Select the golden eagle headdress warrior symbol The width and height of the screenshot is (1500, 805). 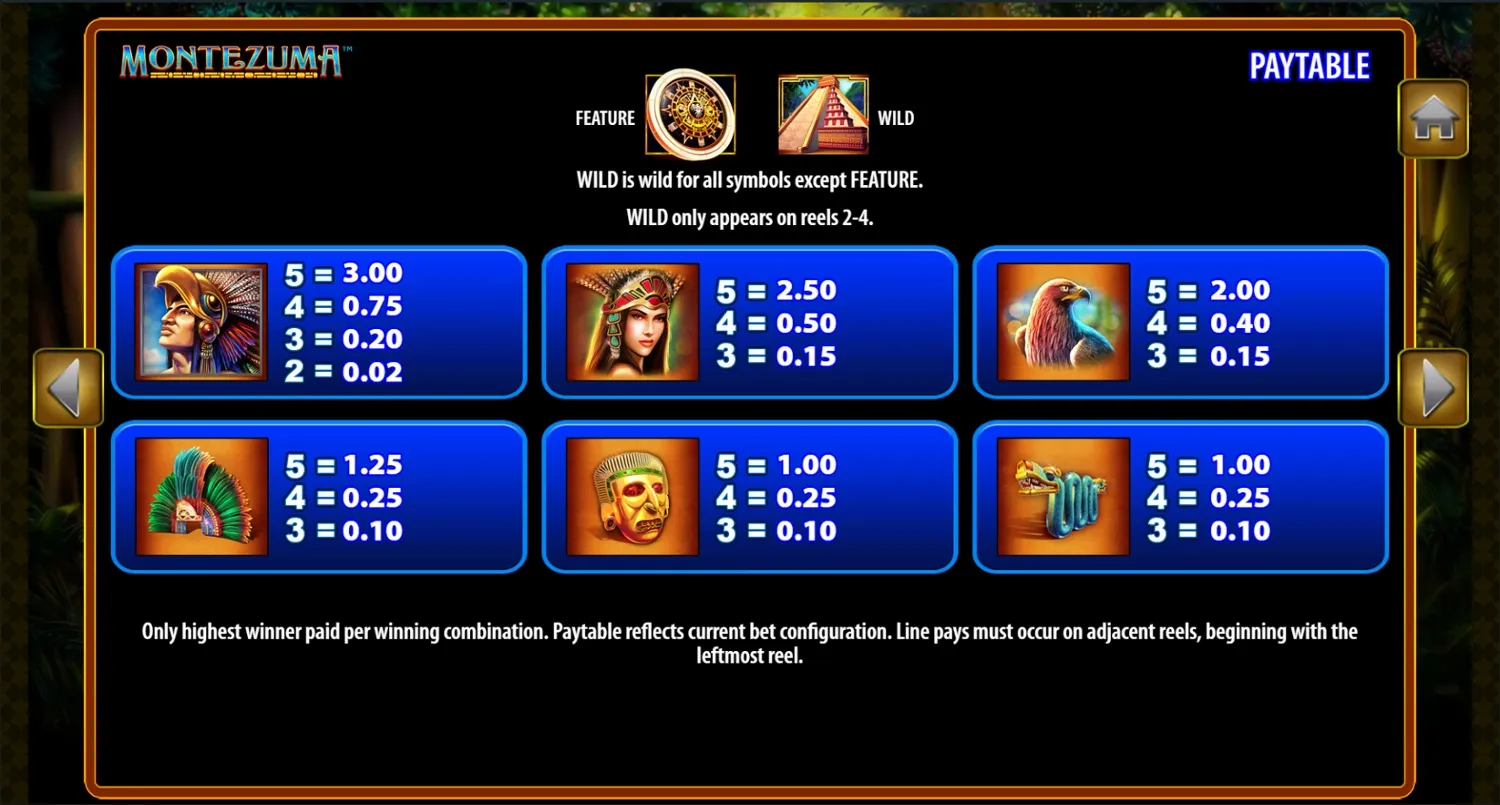pyautogui.click(x=199, y=322)
